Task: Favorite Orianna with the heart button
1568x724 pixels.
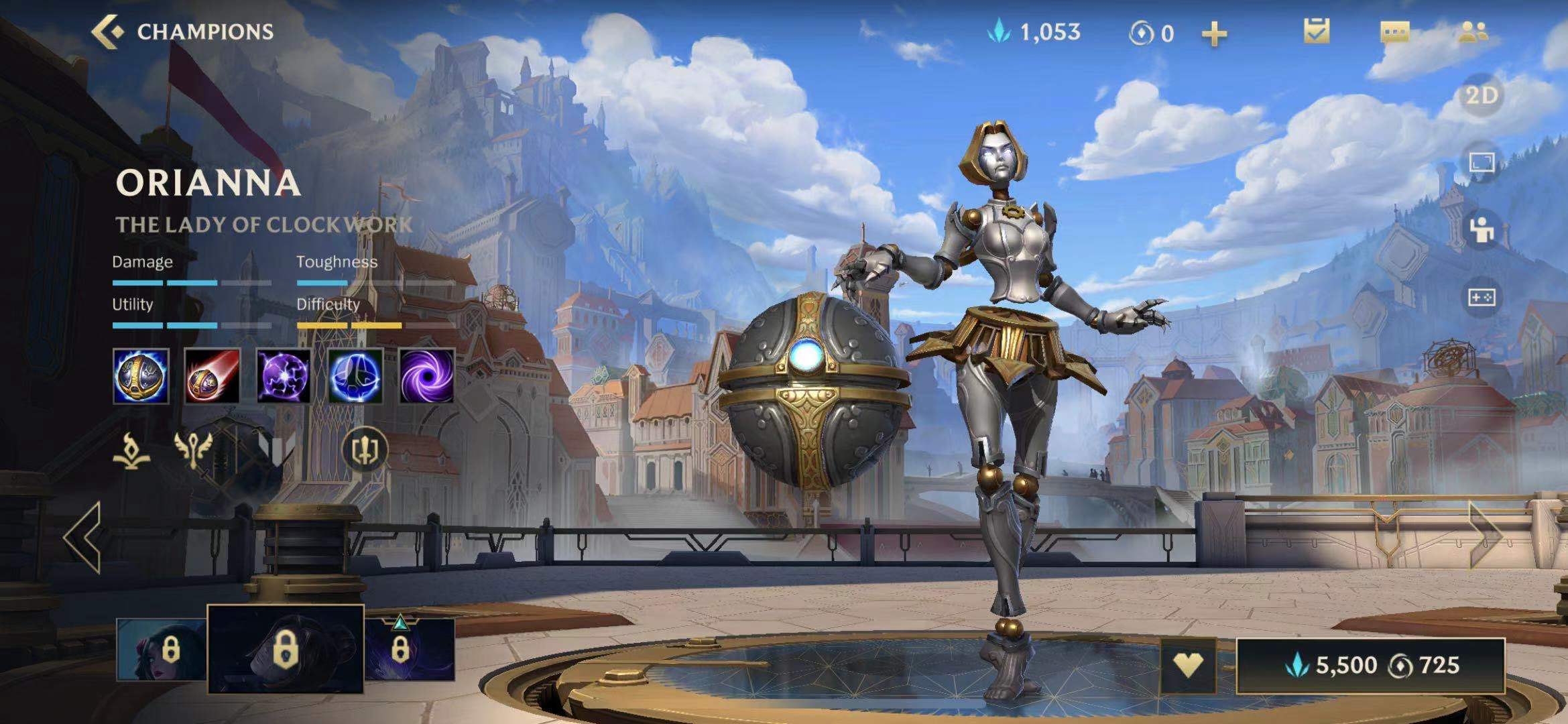Action: coord(1187,665)
